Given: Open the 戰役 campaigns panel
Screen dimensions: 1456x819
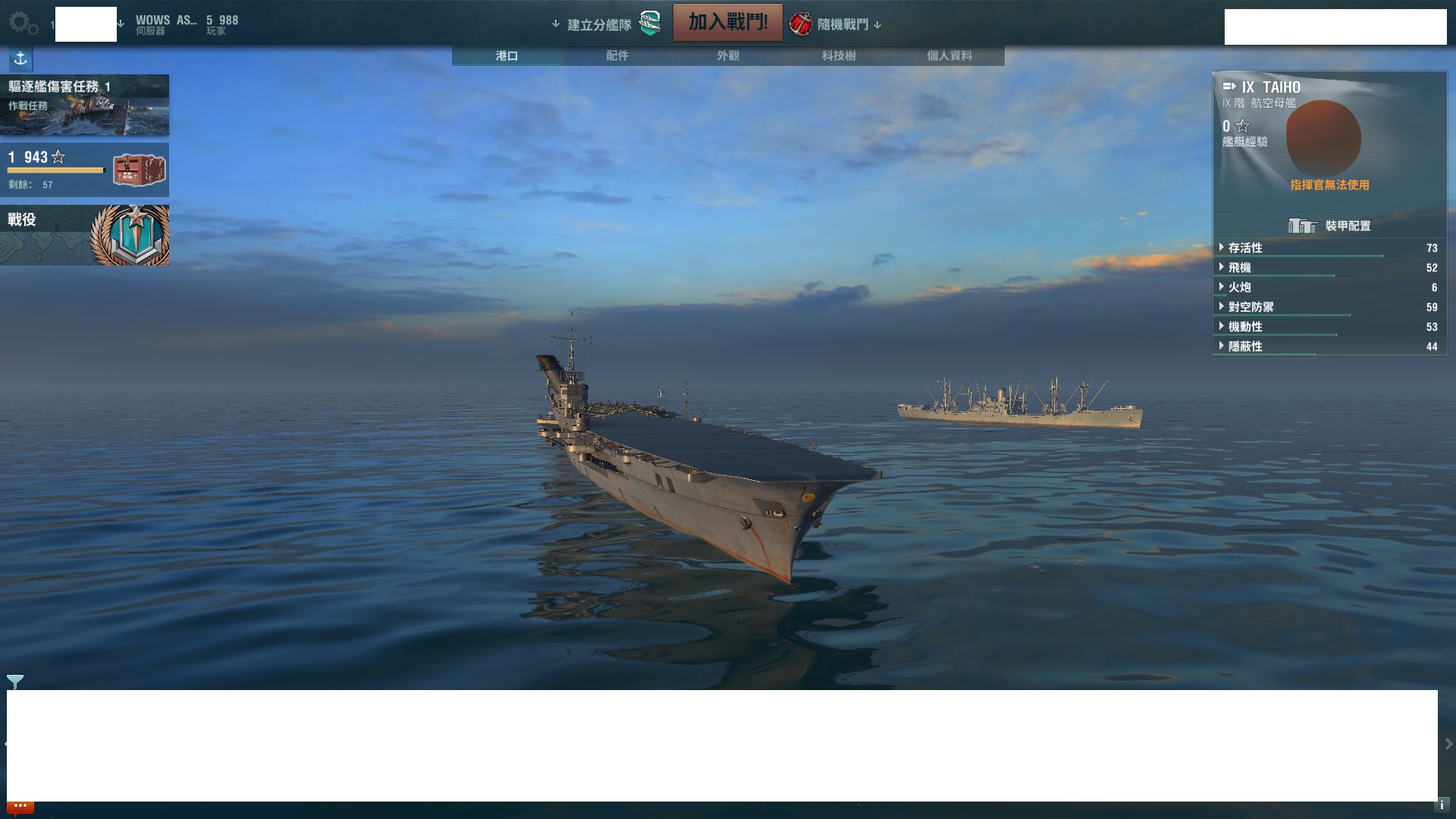Looking at the screenshot, I should (84, 235).
